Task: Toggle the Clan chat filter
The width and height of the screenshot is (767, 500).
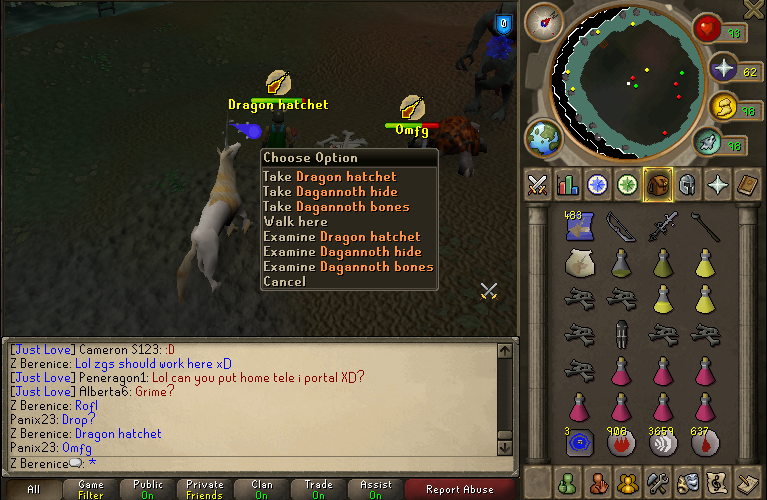Action: click(x=261, y=490)
